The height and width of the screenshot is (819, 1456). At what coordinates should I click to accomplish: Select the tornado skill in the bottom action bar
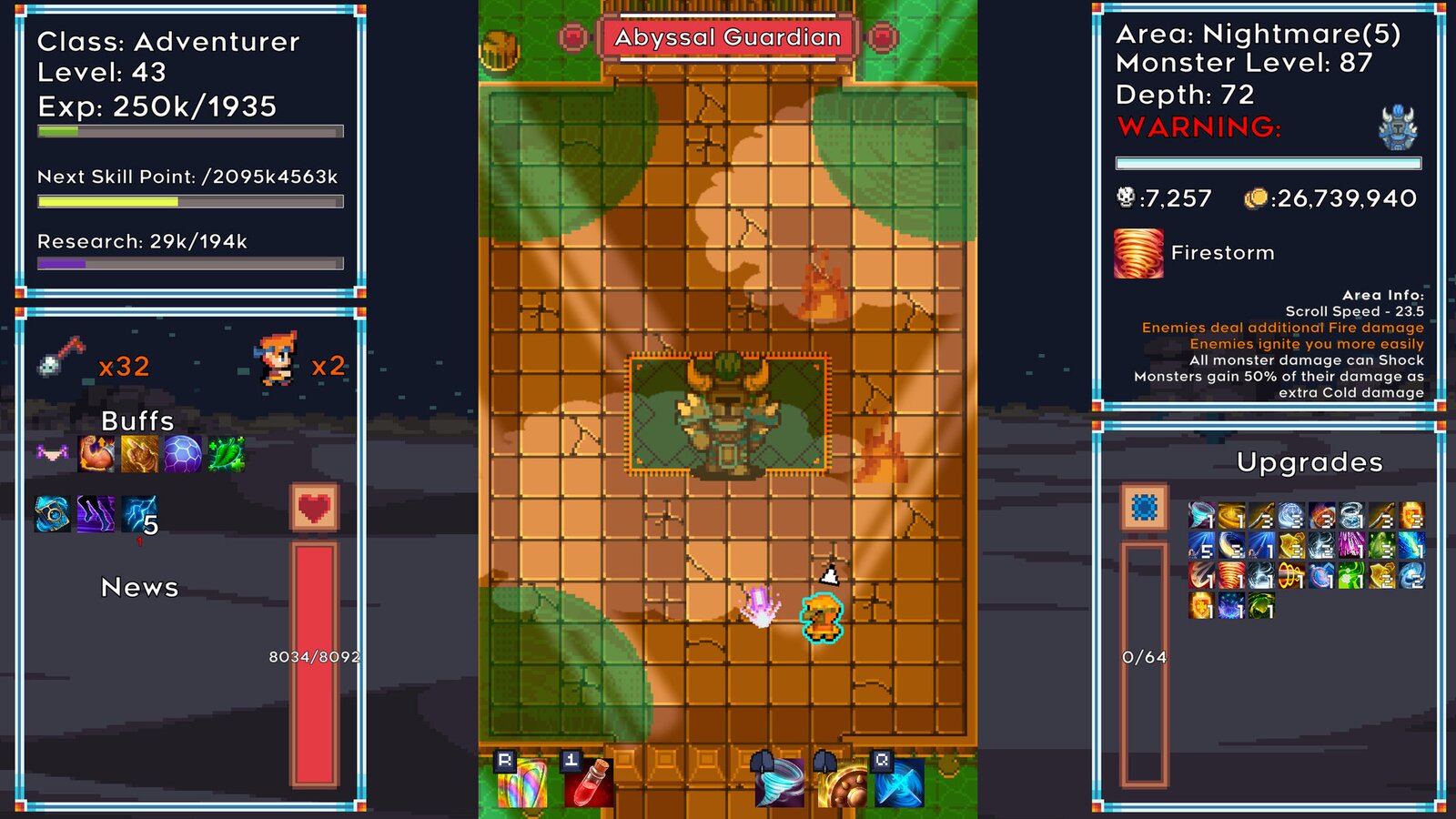coord(778,783)
